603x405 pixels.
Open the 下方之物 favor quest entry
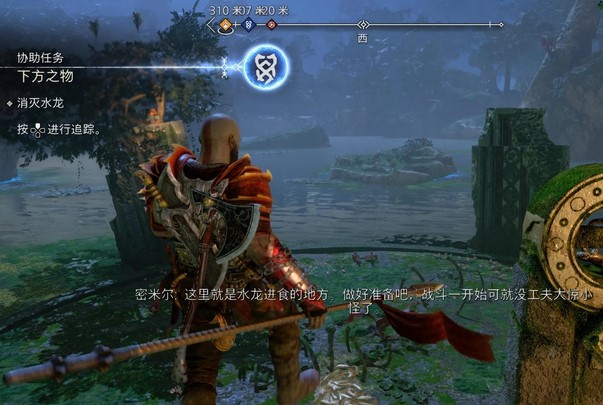[x=43, y=75]
